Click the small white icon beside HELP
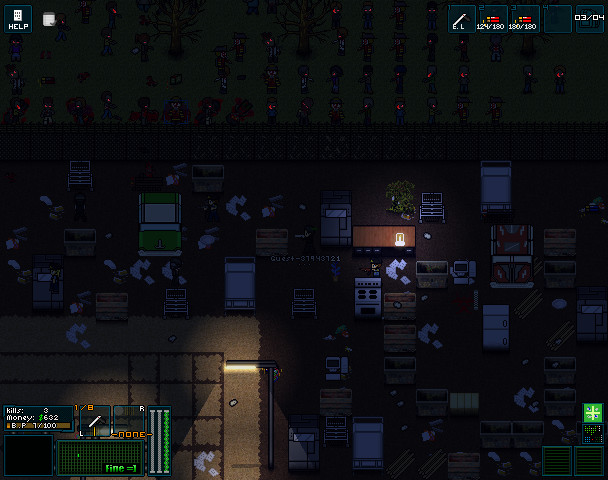The width and height of the screenshot is (608, 480). click(49, 19)
